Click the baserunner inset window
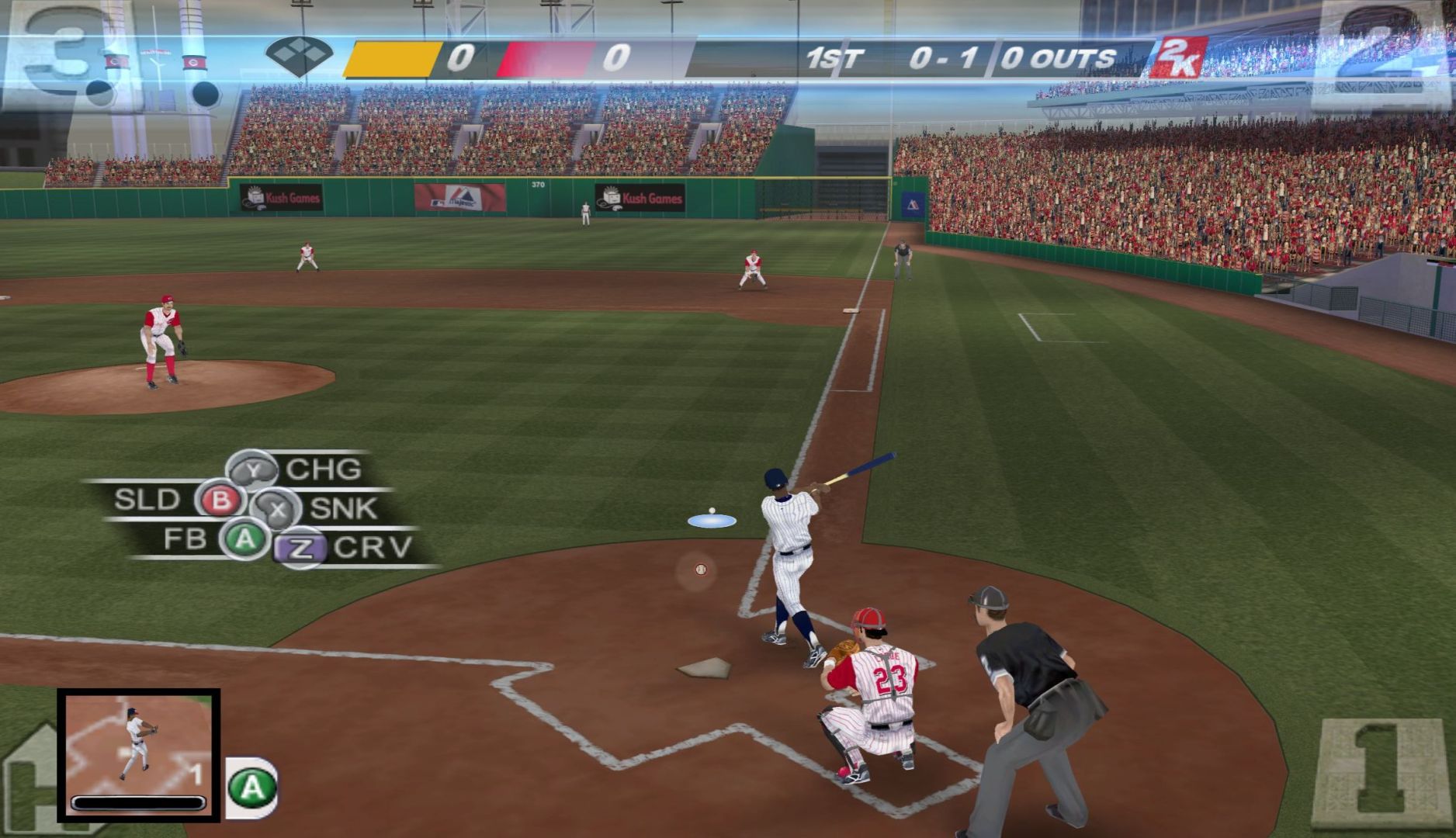Image resolution: width=1456 pixels, height=838 pixels. click(x=138, y=754)
